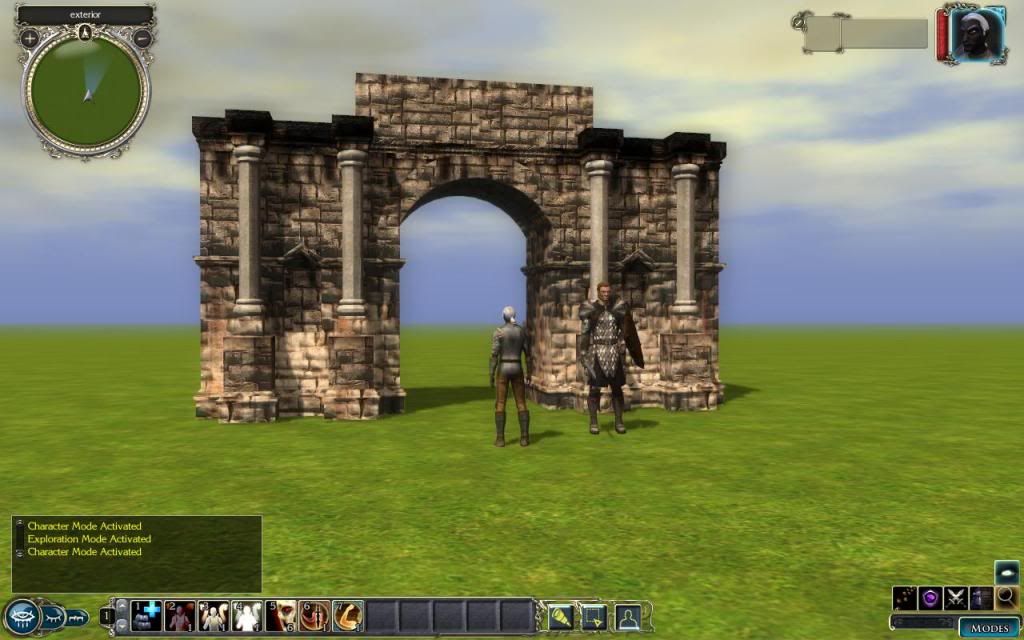Toggle the large open eye button
Viewport: 1024px width, 640px height.
click(x=22, y=616)
